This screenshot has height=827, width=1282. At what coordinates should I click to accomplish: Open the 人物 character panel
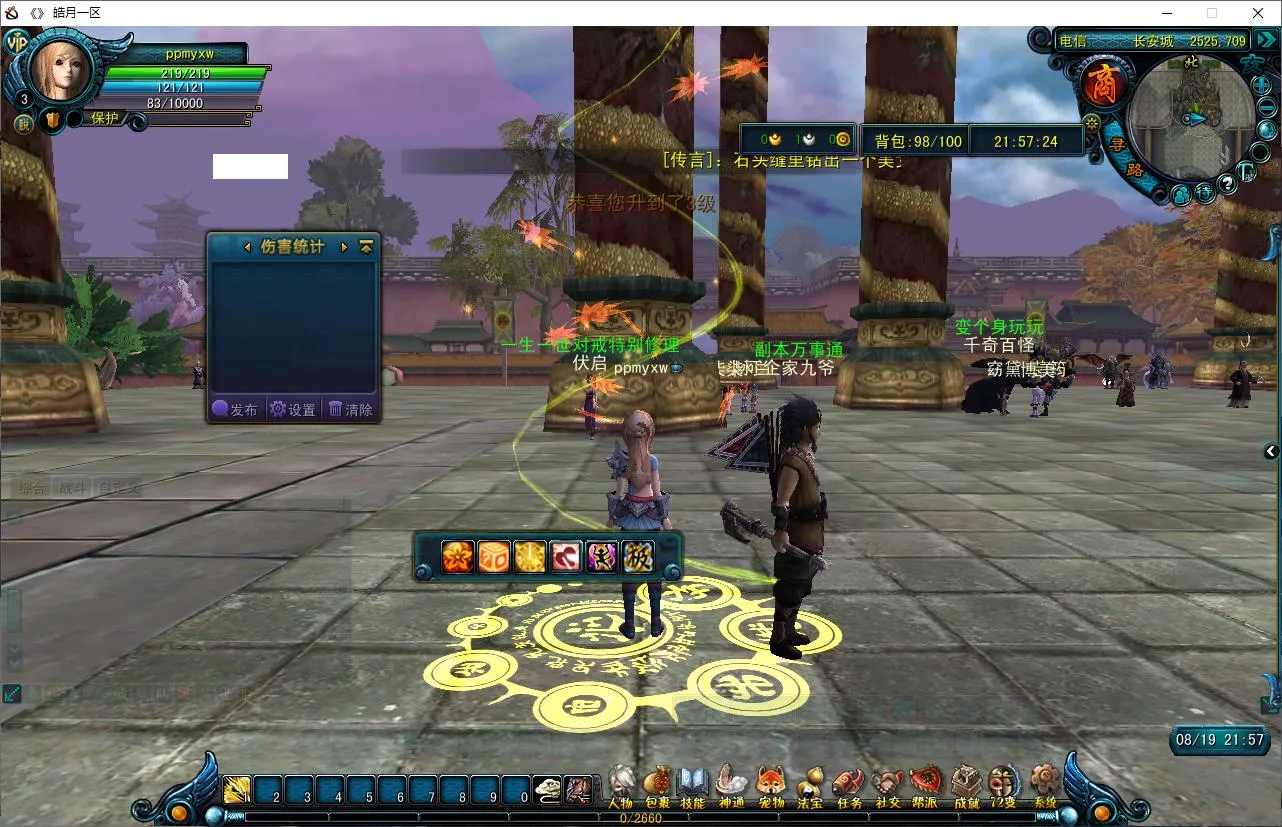(x=621, y=783)
